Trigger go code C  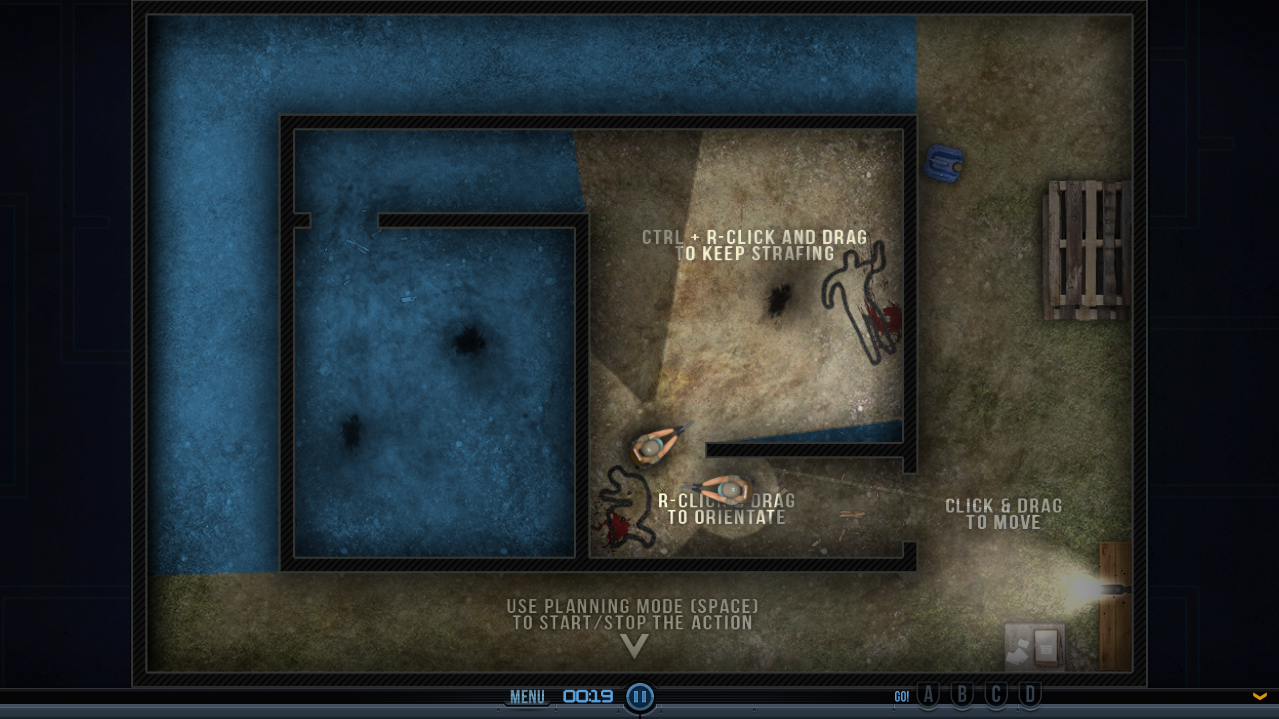tap(996, 695)
